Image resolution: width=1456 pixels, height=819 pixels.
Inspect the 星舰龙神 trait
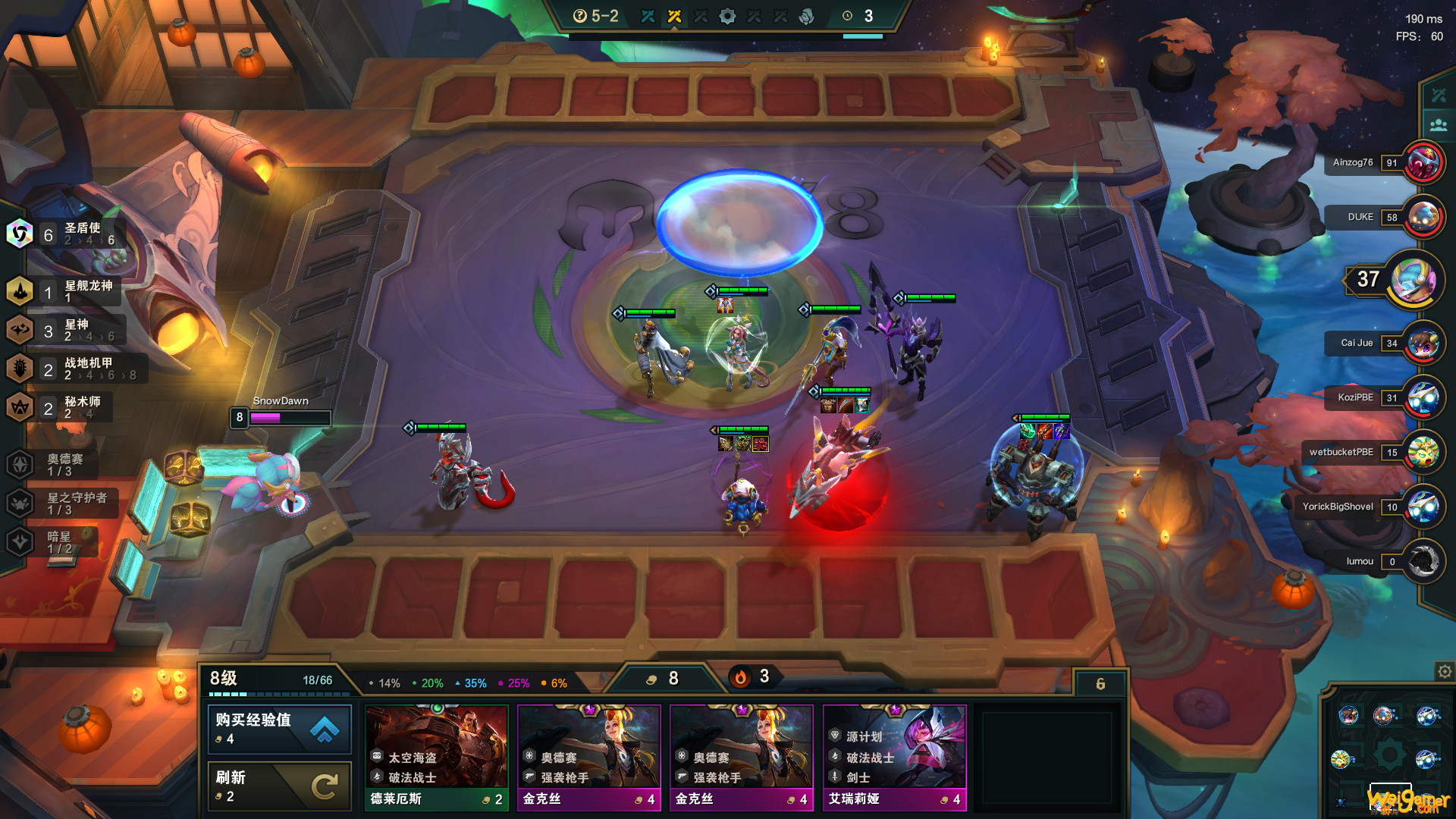click(x=64, y=291)
